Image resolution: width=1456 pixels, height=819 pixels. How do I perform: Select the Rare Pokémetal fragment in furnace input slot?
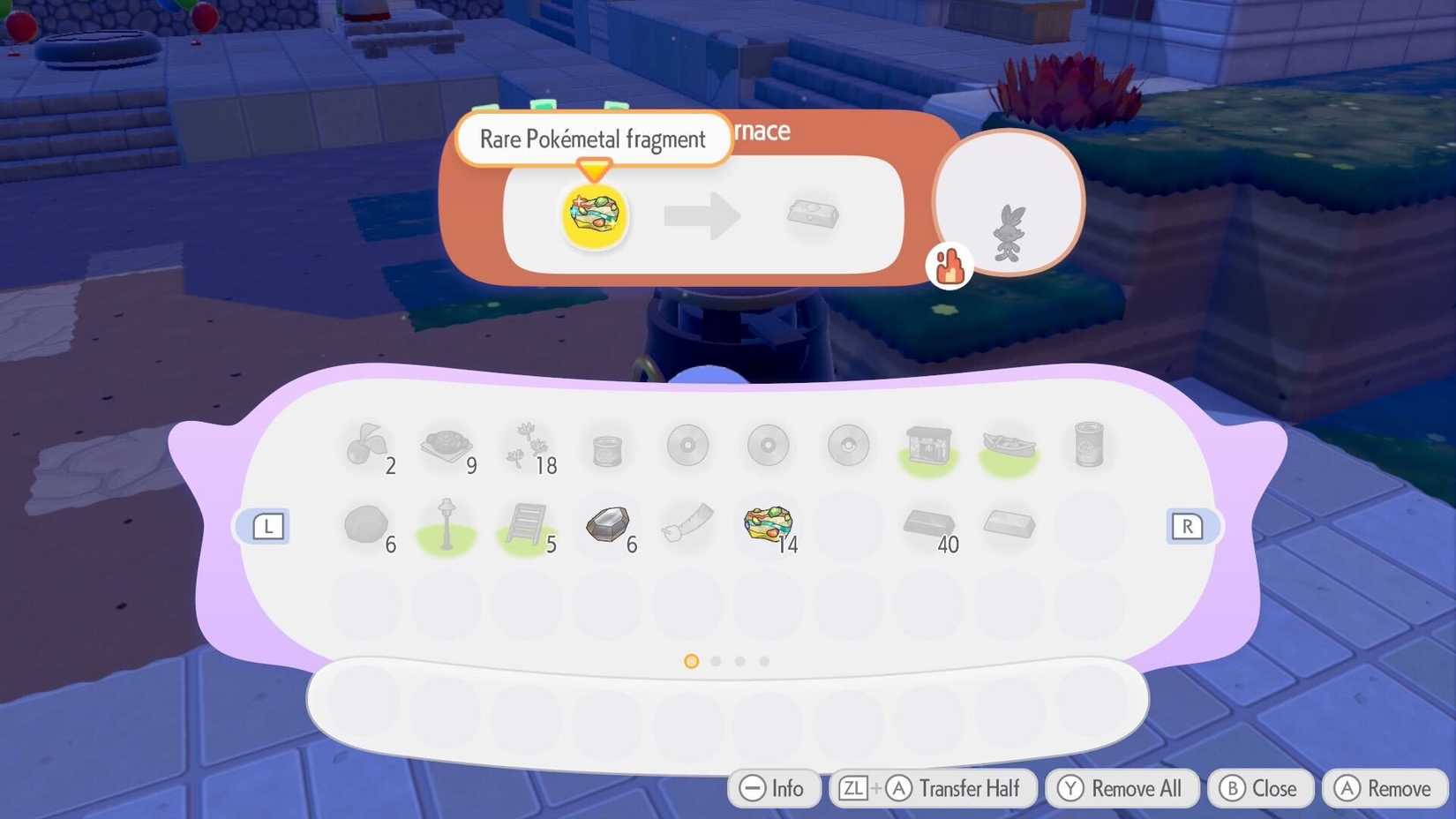tap(594, 216)
